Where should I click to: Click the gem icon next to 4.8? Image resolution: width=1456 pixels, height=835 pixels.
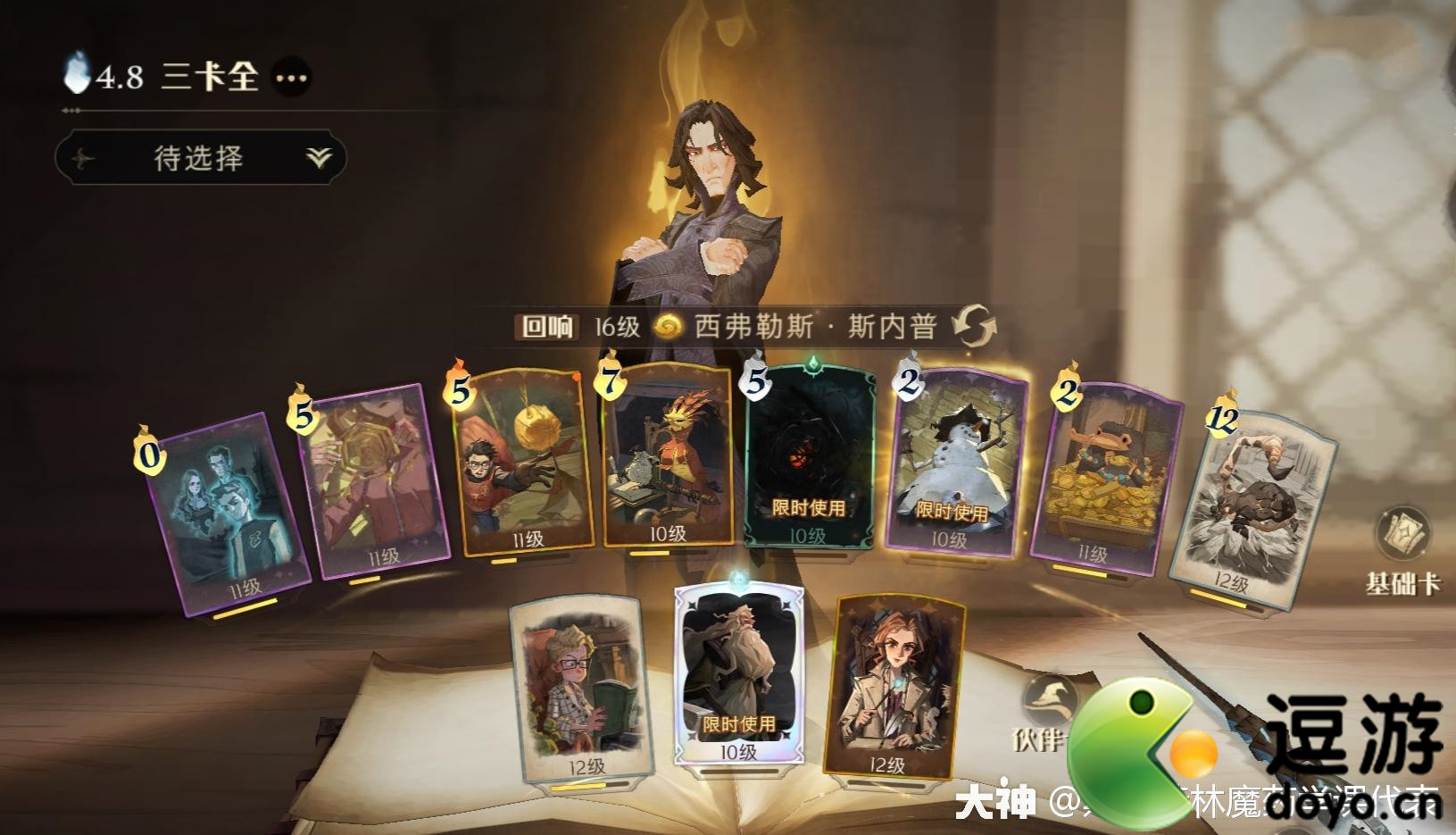click(78, 74)
